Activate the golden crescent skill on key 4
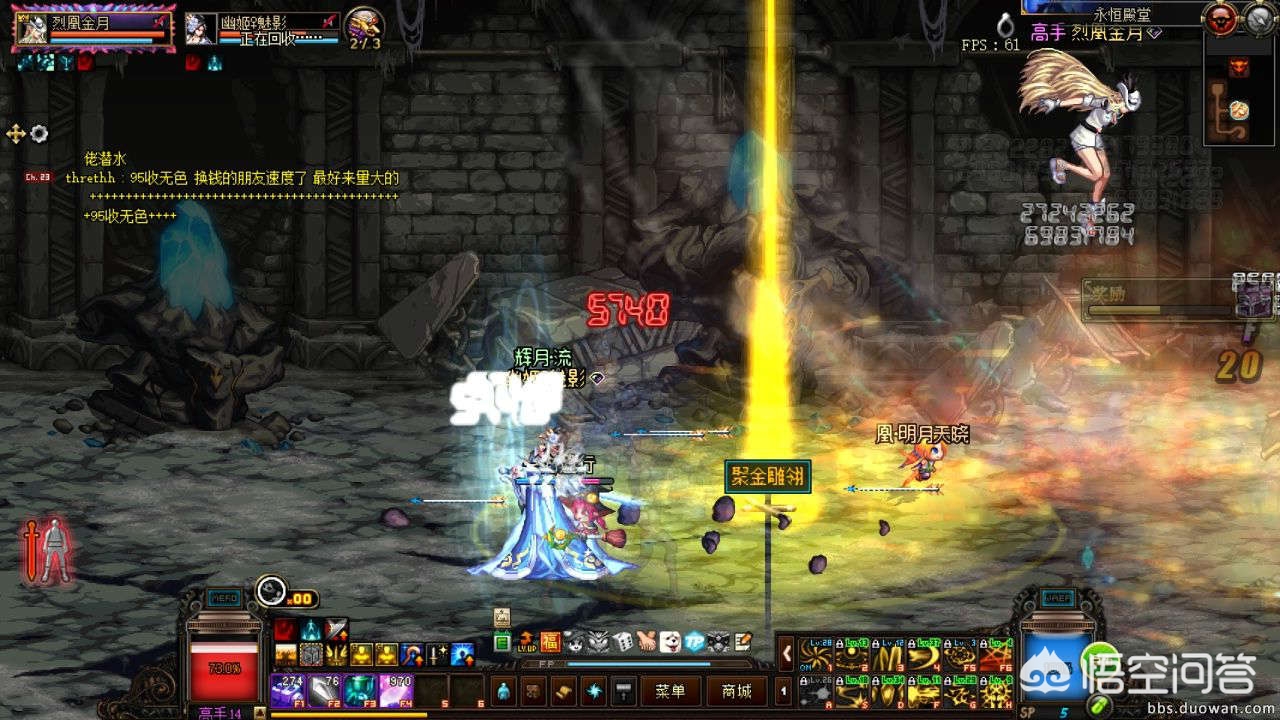This screenshot has width=1280, height=720. 923,655
